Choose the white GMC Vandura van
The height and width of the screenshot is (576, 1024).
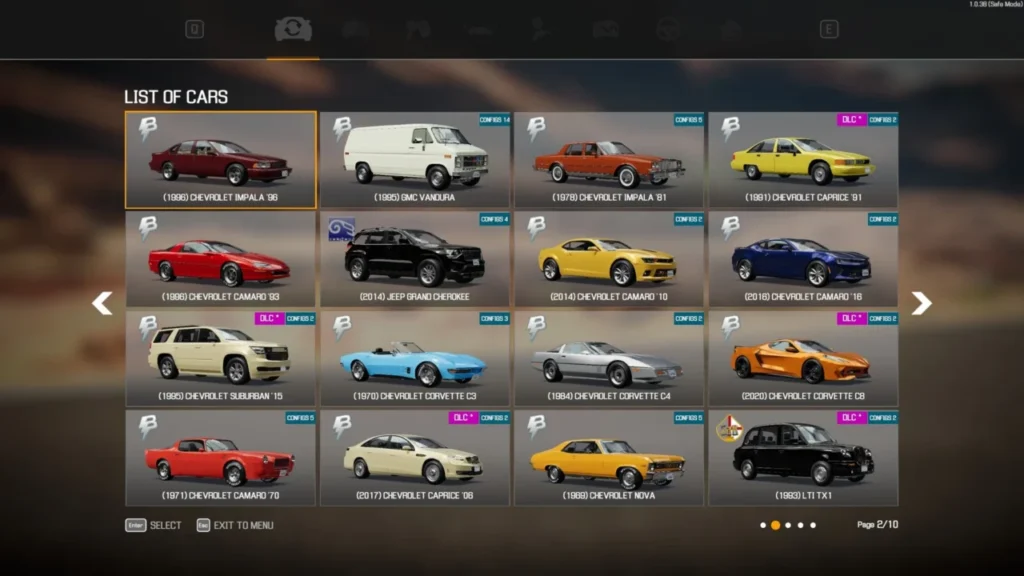[415, 160]
